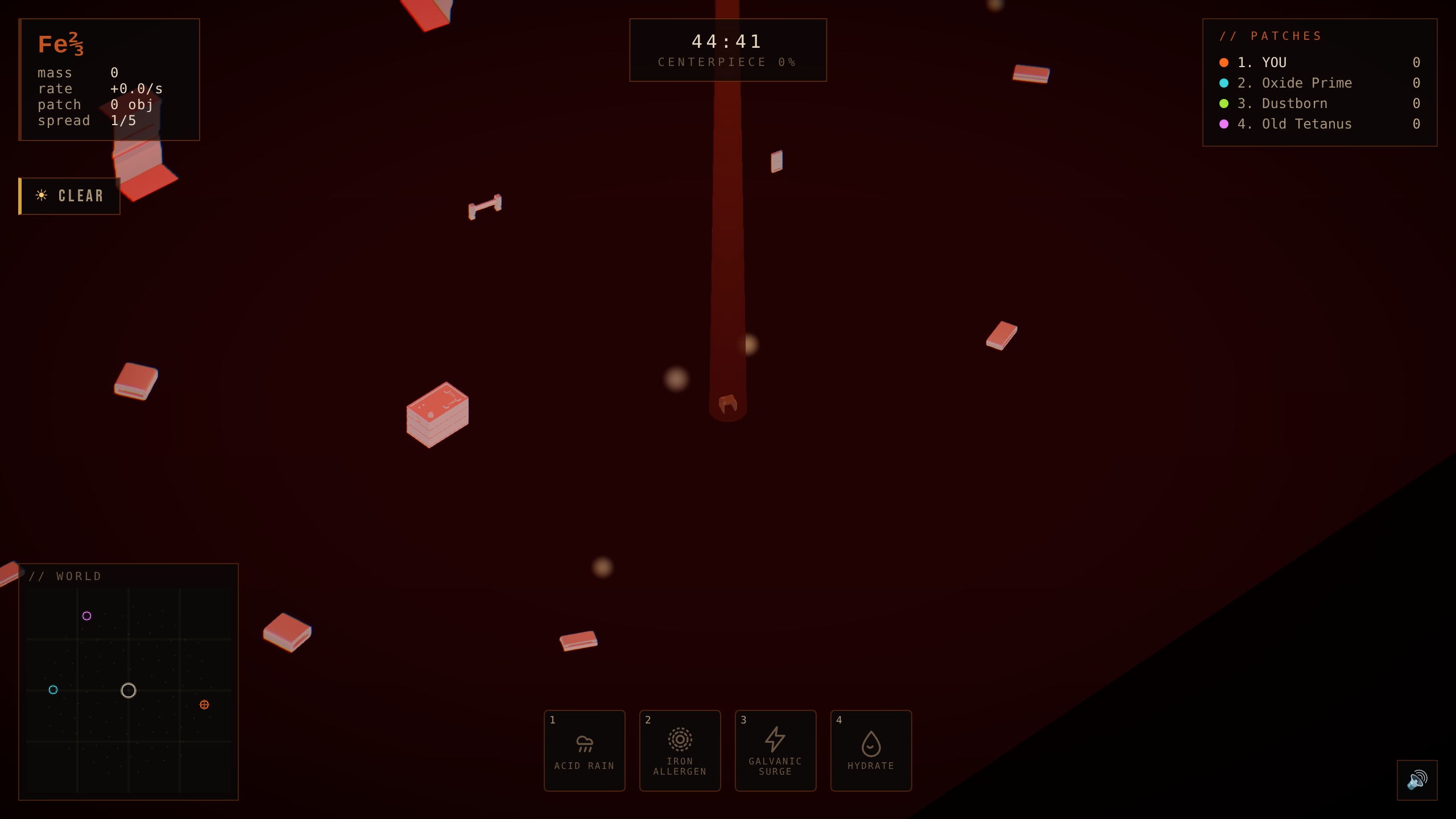The height and width of the screenshot is (819, 1456).
Task: Toggle the green dot beside Dustborn
Action: 1223,104
